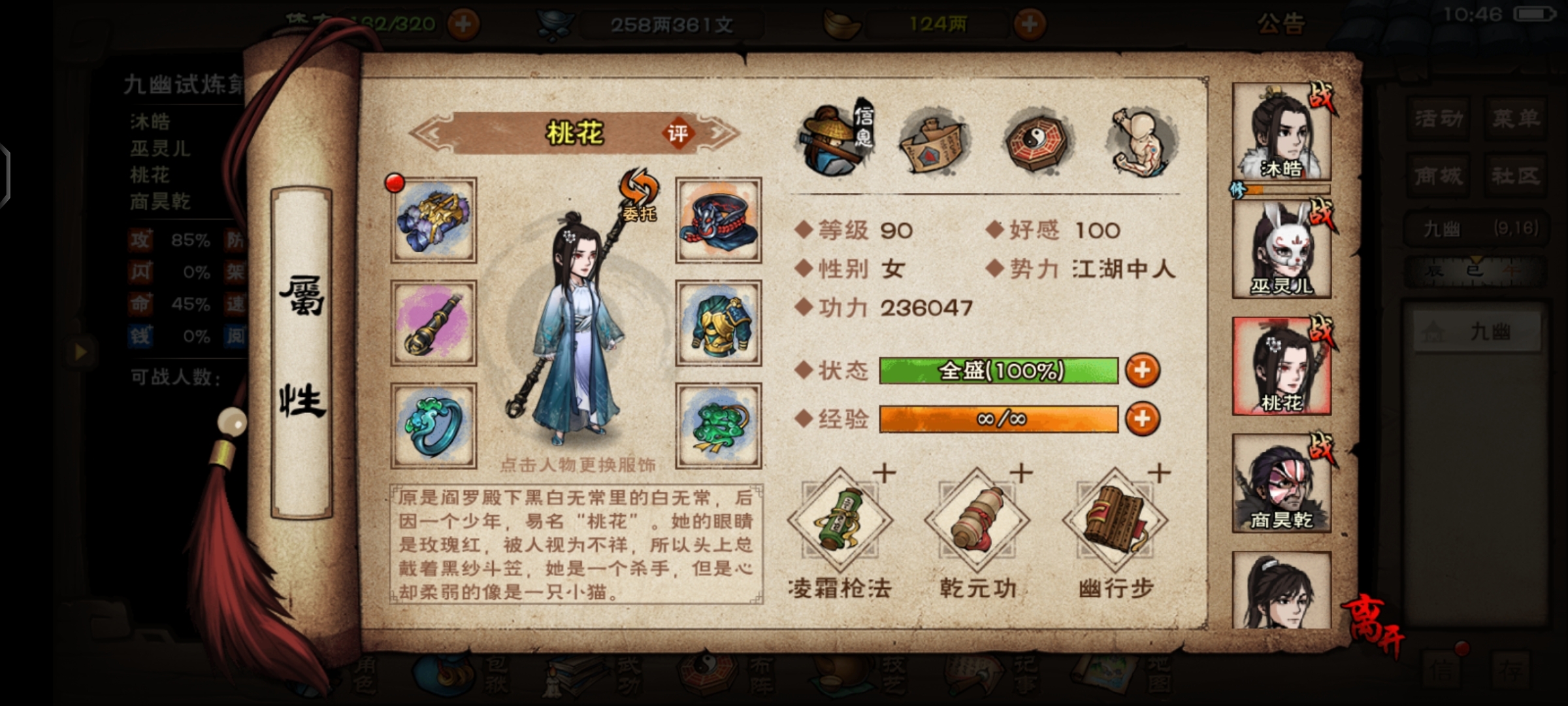Choose 沐皓 from the party portraits
The width and height of the screenshot is (1568, 706).
(x=1281, y=133)
